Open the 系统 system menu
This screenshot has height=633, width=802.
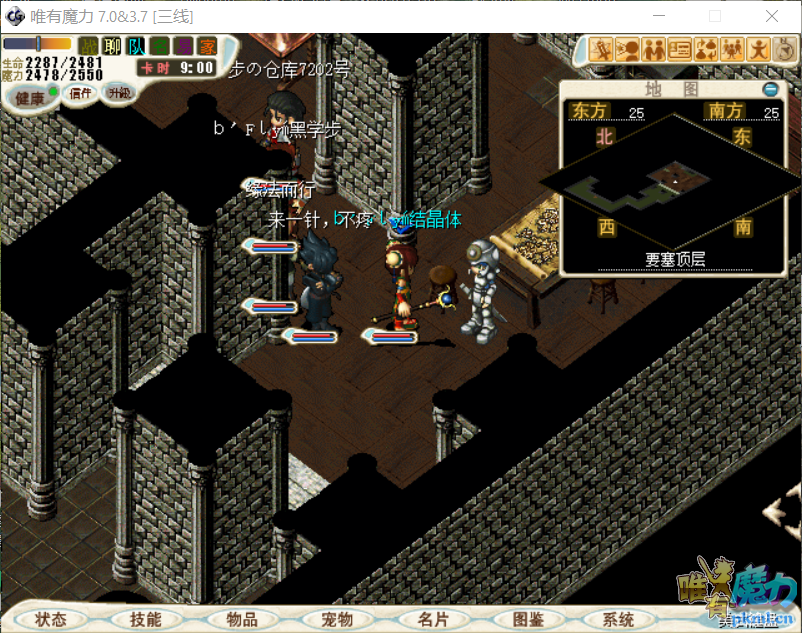tap(619, 619)
